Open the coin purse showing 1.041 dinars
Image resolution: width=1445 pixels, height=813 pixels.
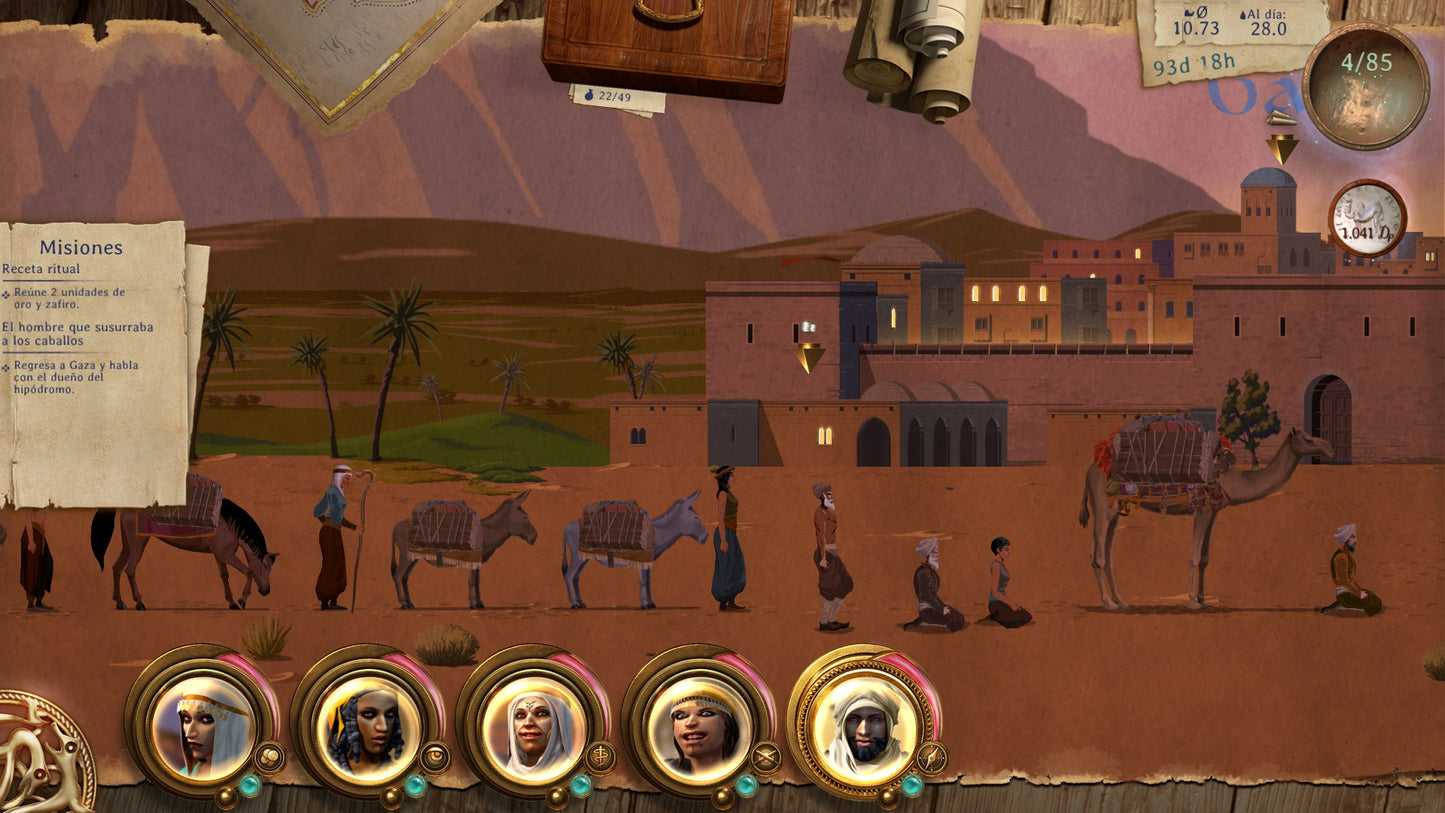coord(1368,215)
